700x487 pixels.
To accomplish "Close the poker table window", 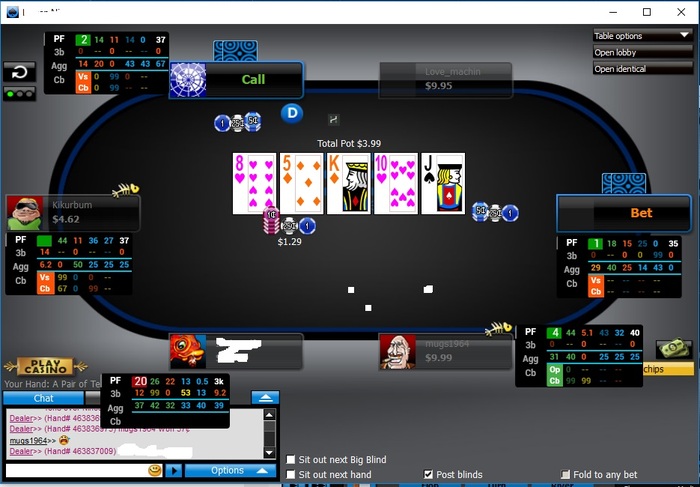I will (682, 12).
